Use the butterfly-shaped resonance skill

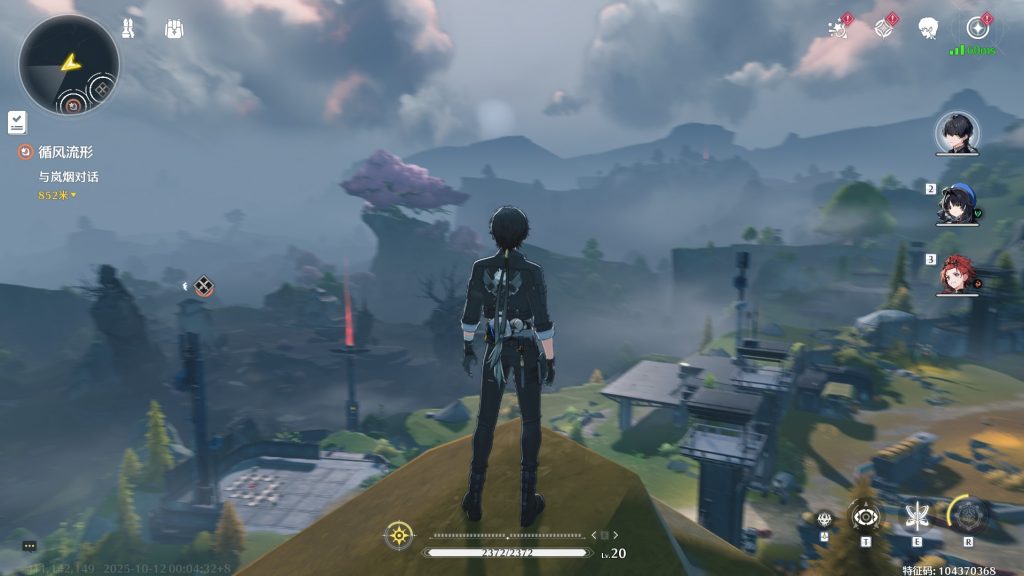916,516
